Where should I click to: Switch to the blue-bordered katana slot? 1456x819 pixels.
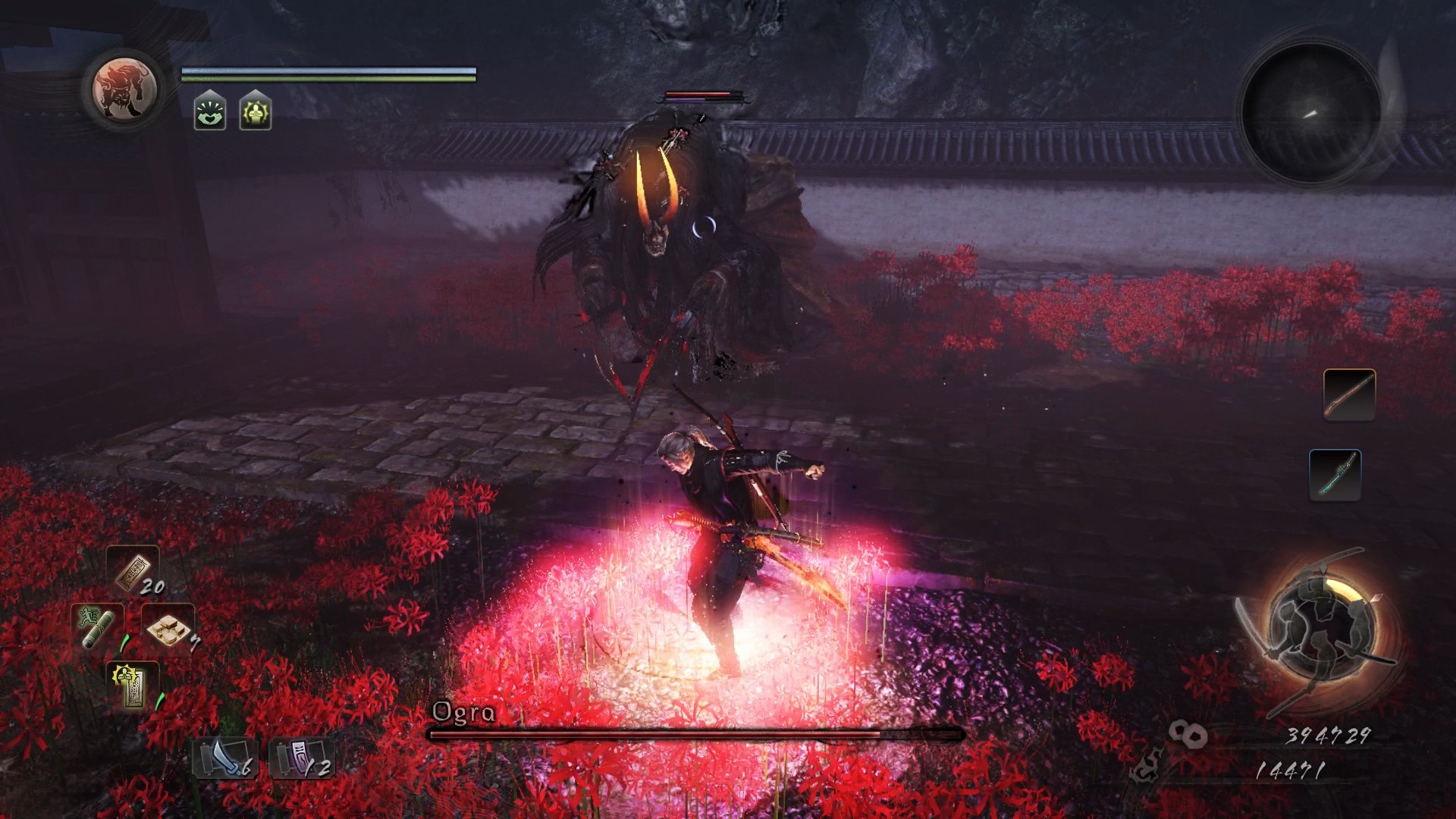(1335, 475)
